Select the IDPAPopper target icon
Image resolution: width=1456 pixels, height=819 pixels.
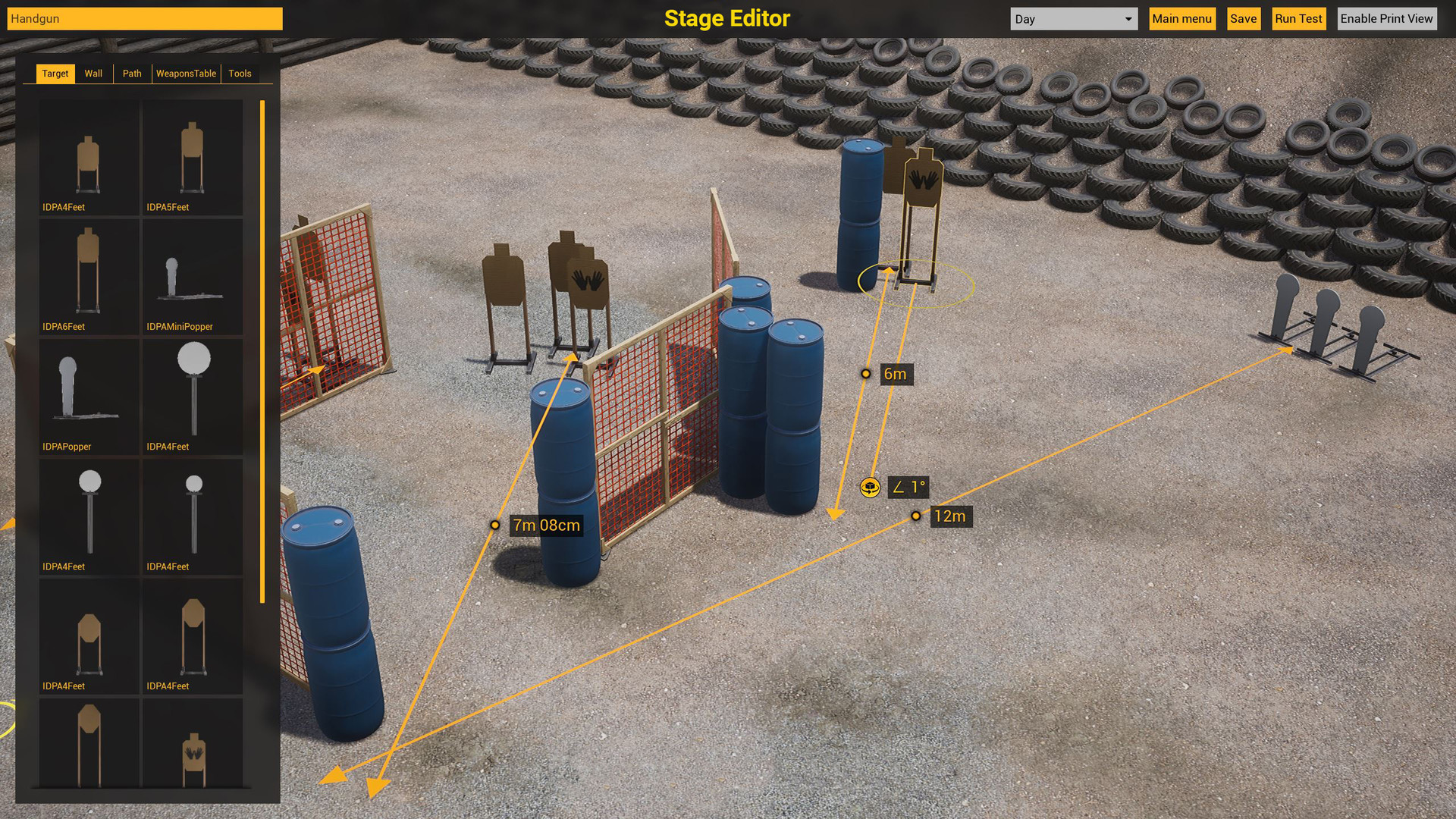click(x=89, y=395)
